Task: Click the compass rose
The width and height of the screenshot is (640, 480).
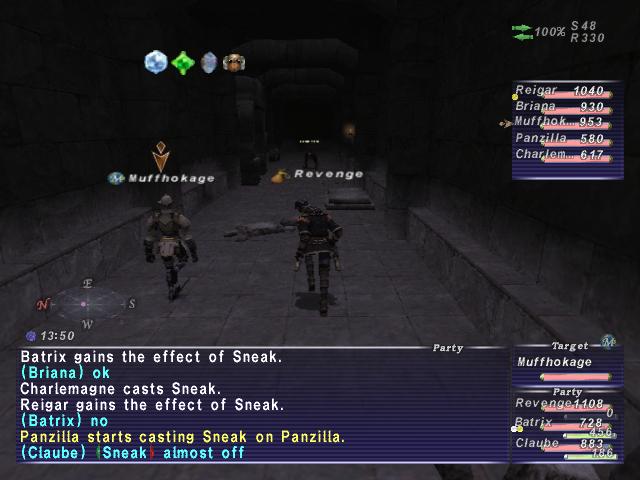Action: coord(87,303)
